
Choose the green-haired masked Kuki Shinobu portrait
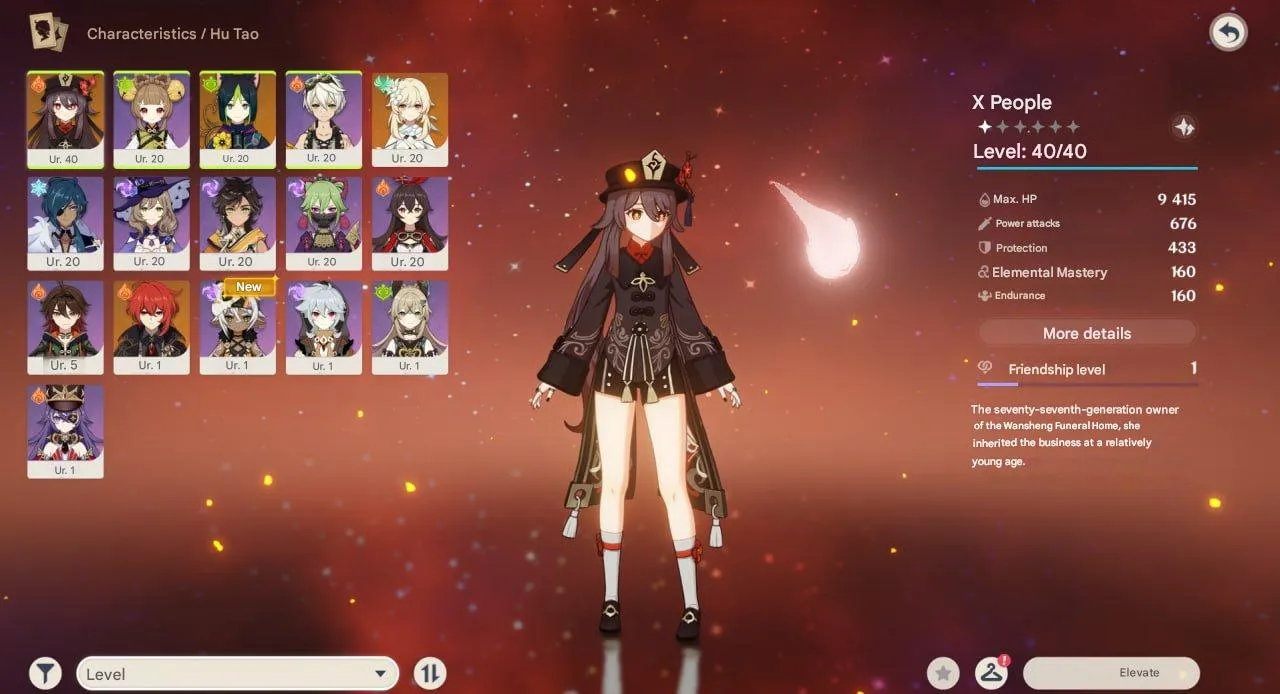323,223
